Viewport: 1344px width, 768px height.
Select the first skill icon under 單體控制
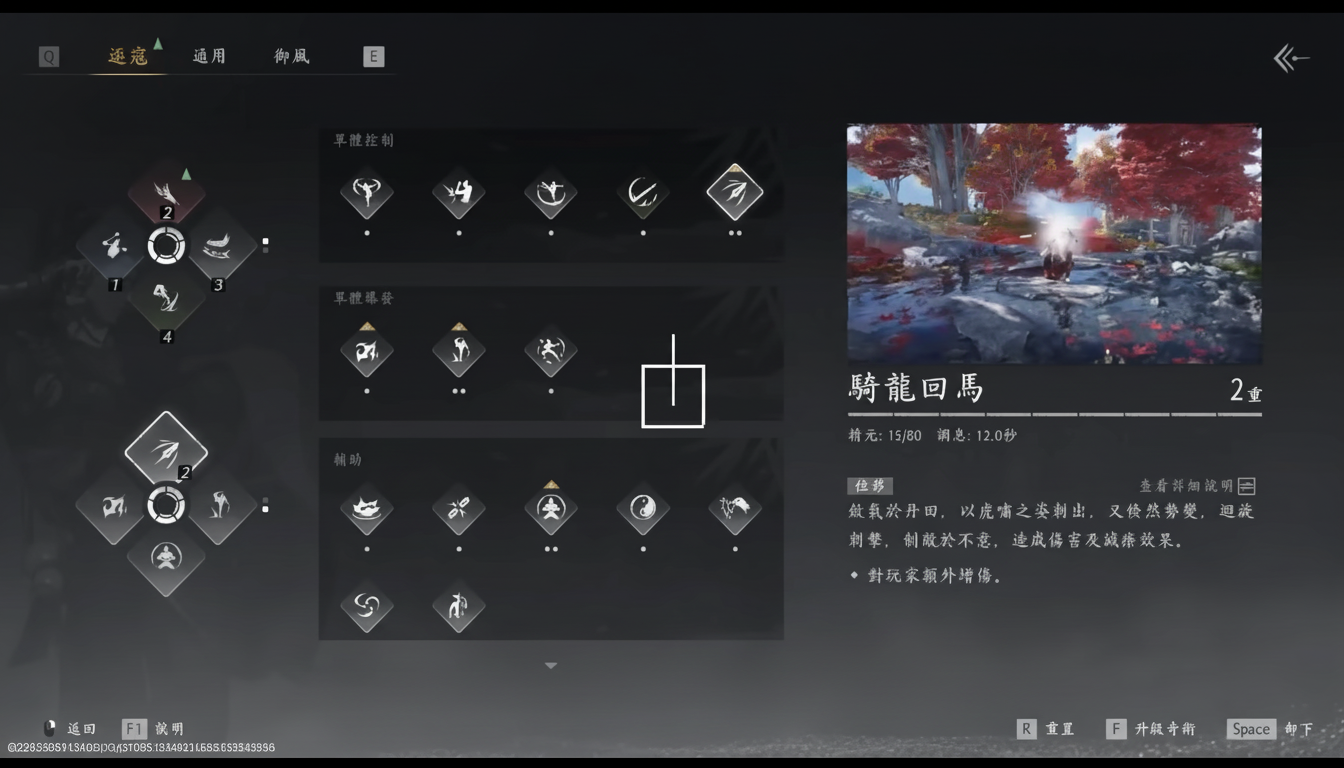(366, 195)
